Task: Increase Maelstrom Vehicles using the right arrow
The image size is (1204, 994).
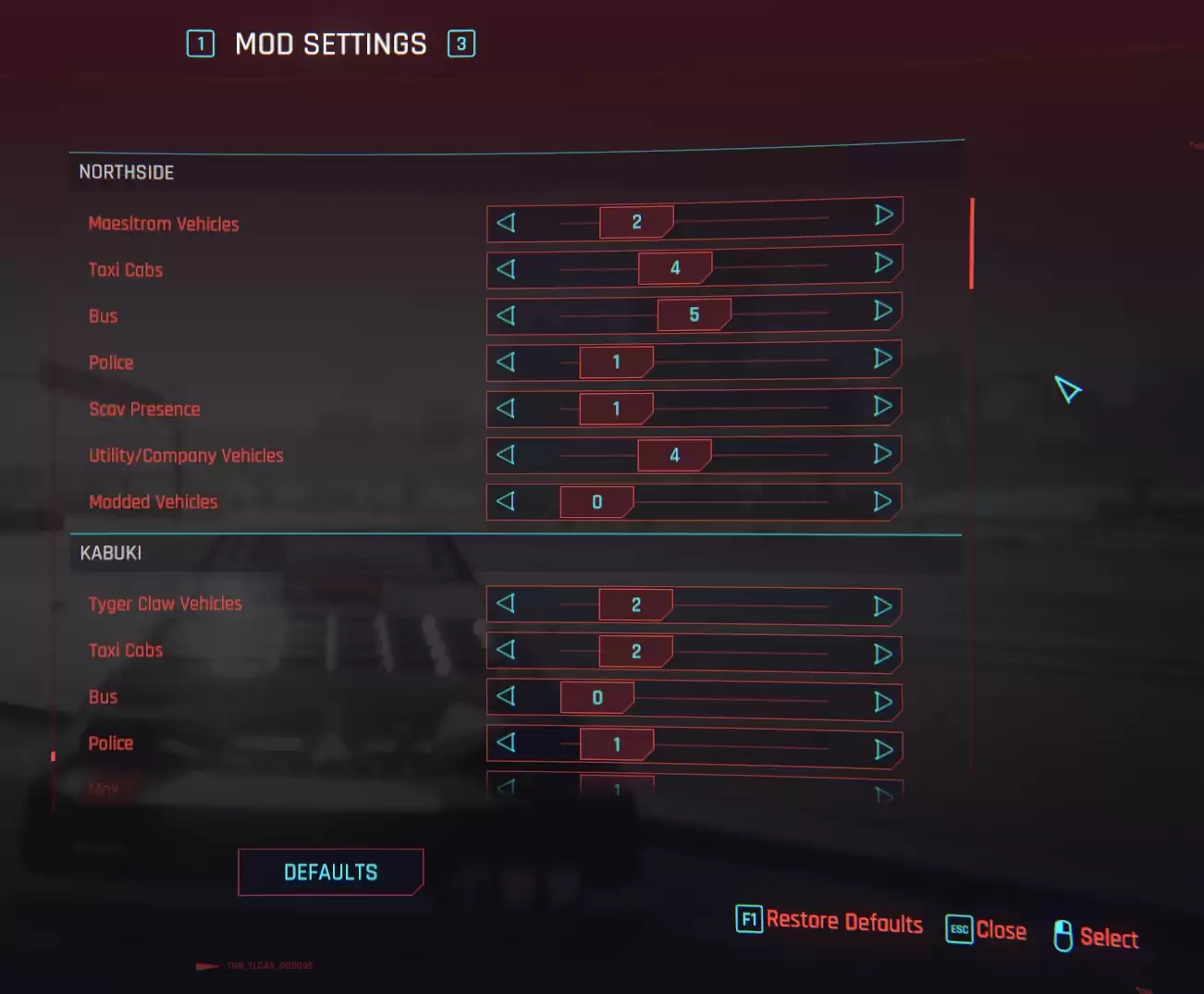Action: pos(882,217)
